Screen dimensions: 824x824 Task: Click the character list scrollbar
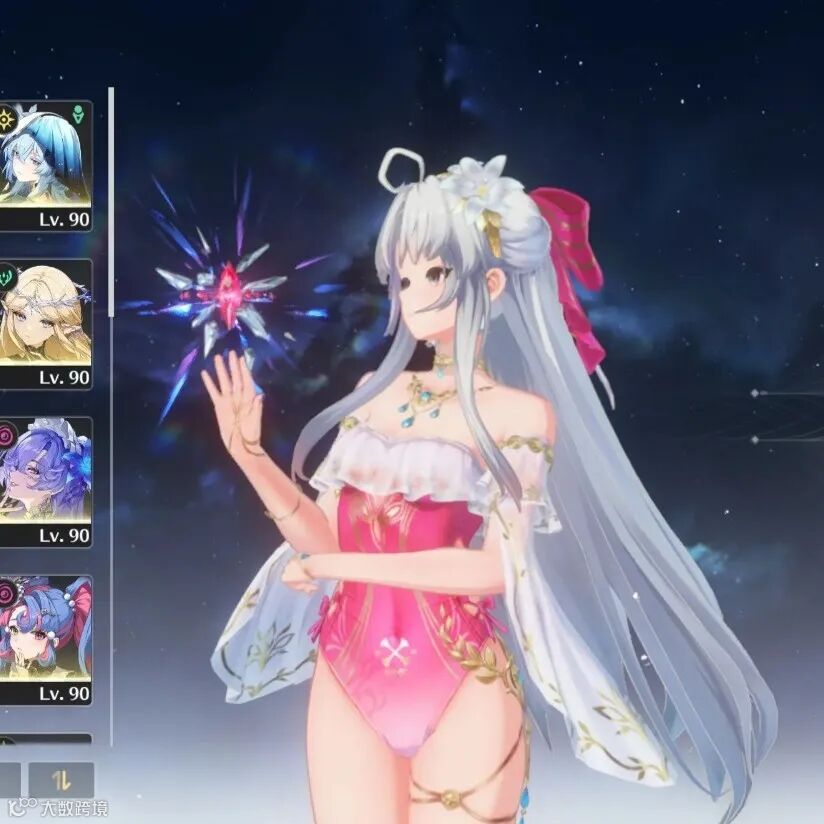coord(111,200)
